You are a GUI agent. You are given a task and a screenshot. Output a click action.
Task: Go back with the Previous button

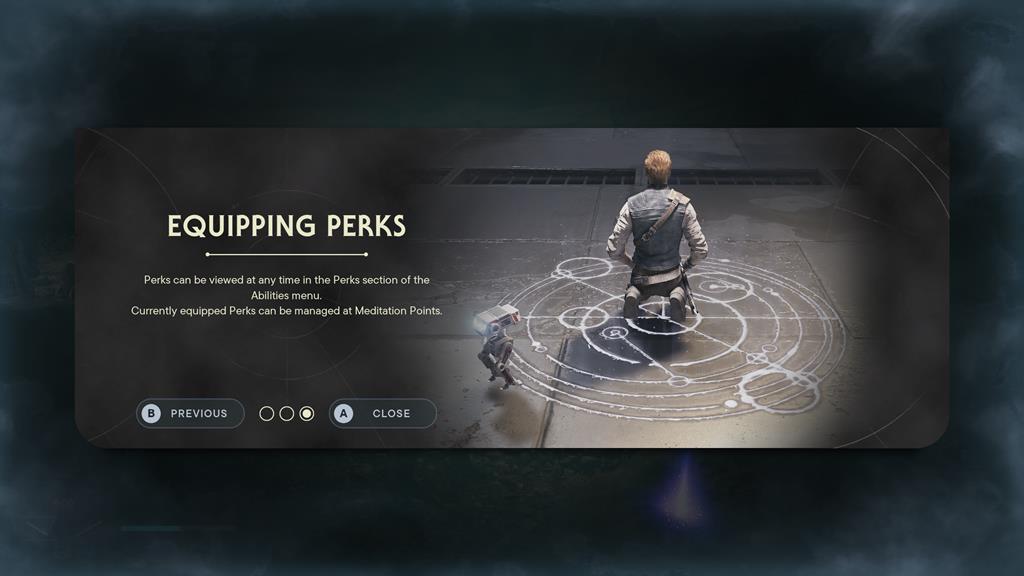pos(190,413)
